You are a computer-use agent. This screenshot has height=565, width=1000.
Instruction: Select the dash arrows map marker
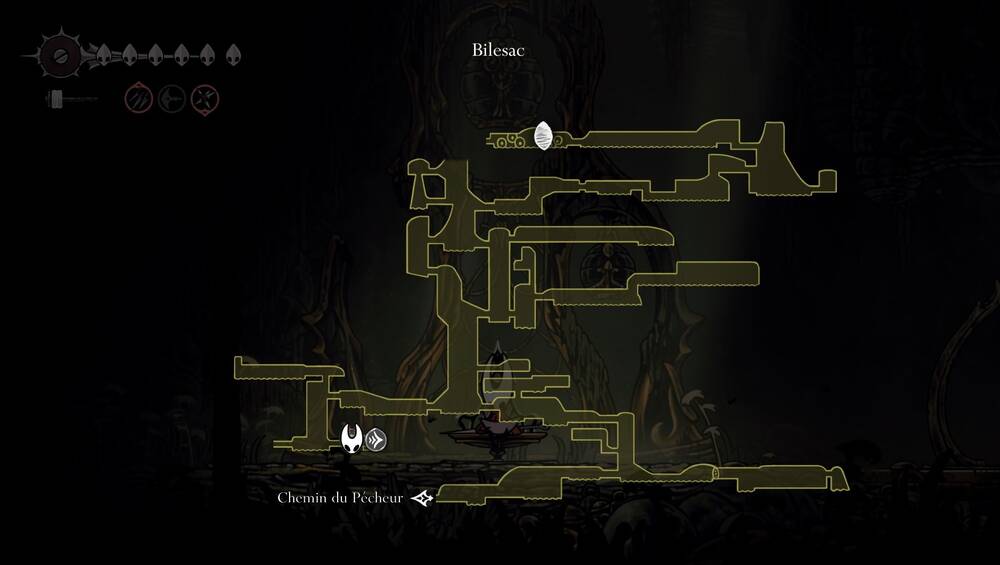pyautogui.click(x=376, y=439)
